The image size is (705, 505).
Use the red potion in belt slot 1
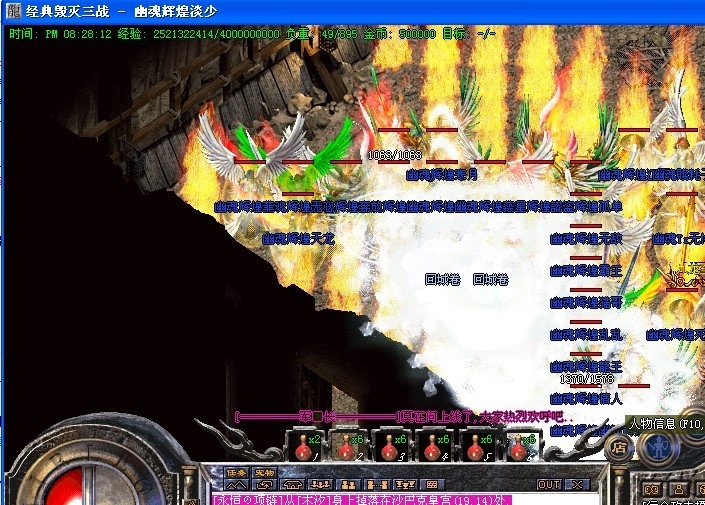click(303, 446)
